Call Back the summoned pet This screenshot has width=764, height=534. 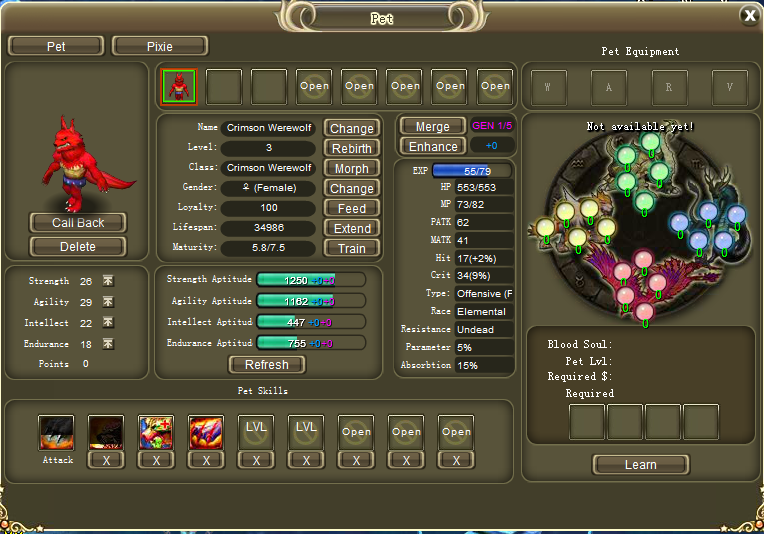pyautogui.click(x=77, y=222)
